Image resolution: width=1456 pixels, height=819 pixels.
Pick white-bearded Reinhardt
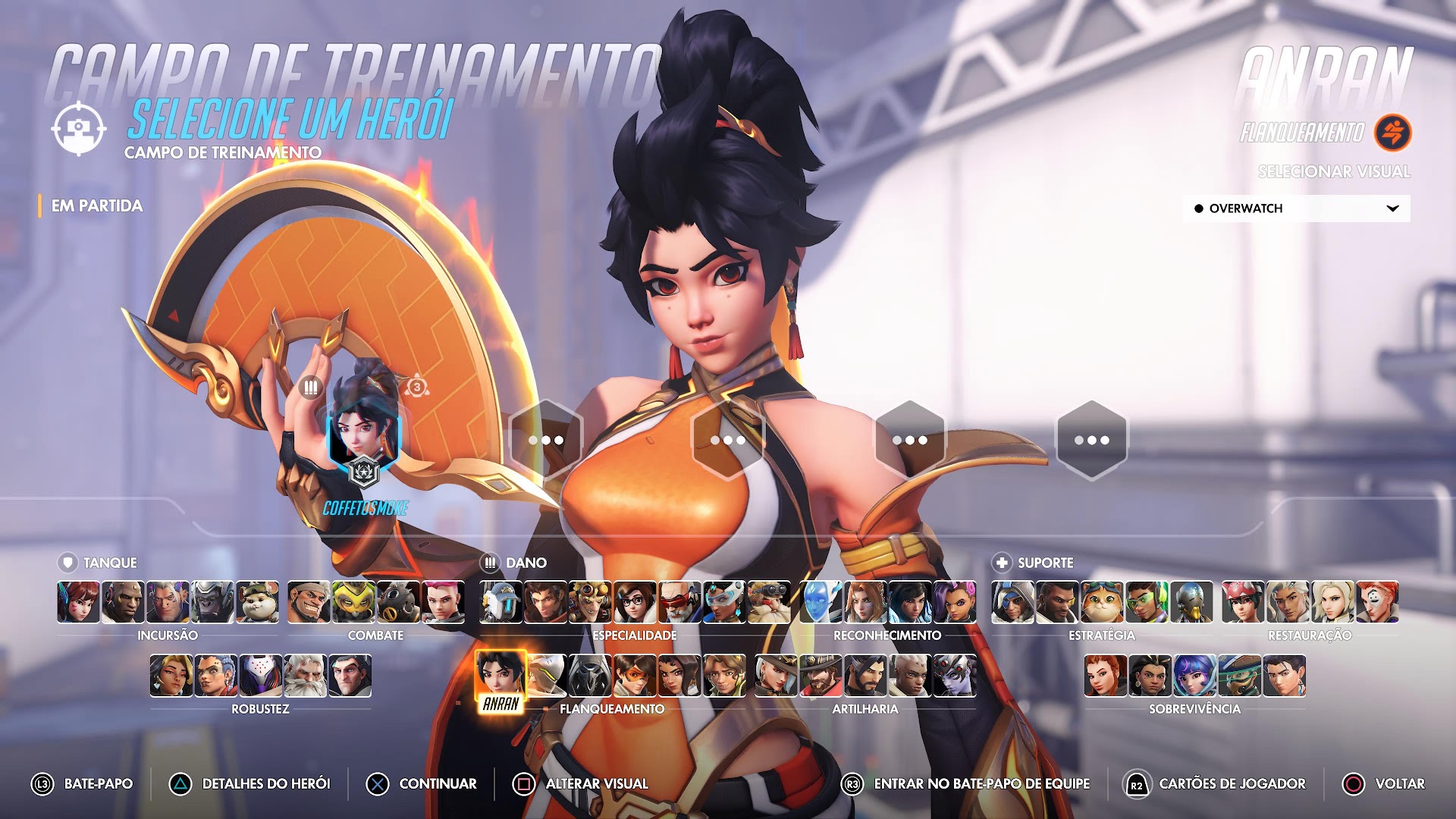(305, 676)
